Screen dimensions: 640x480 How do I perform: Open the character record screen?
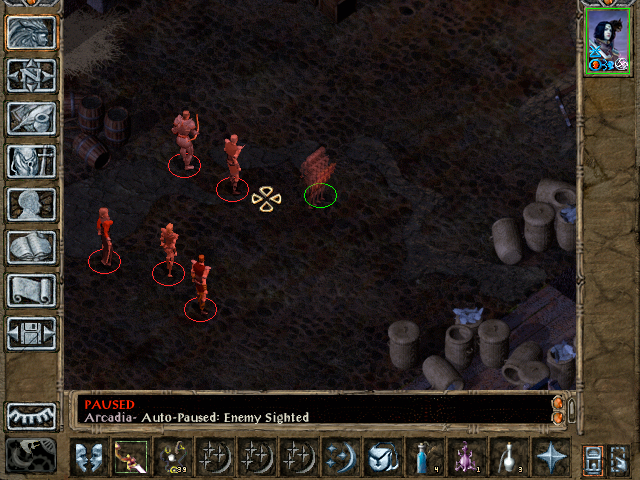31,204
